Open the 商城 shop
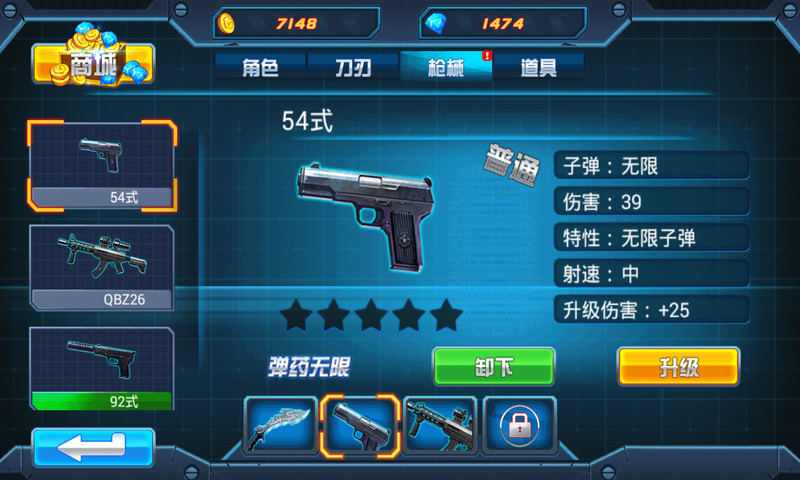800x480 pixels. tap(94, 63)
